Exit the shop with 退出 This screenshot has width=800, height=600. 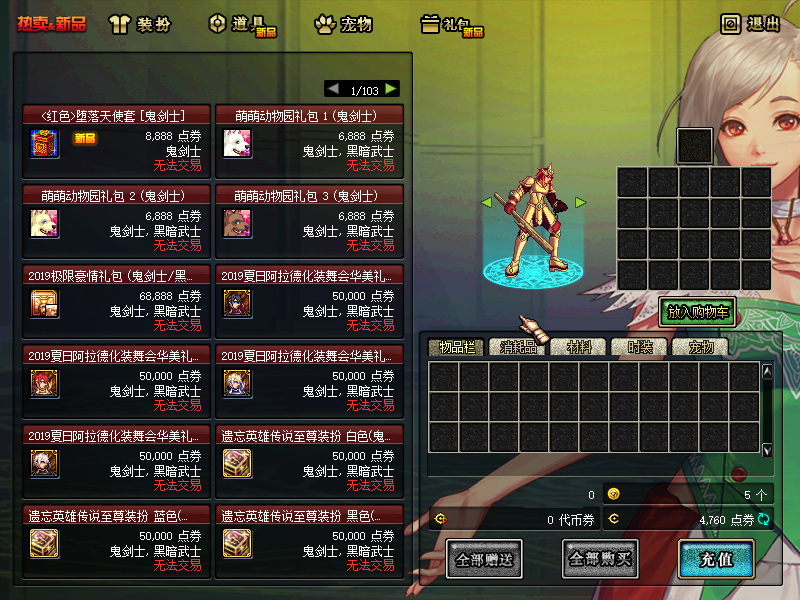point(751,24)
